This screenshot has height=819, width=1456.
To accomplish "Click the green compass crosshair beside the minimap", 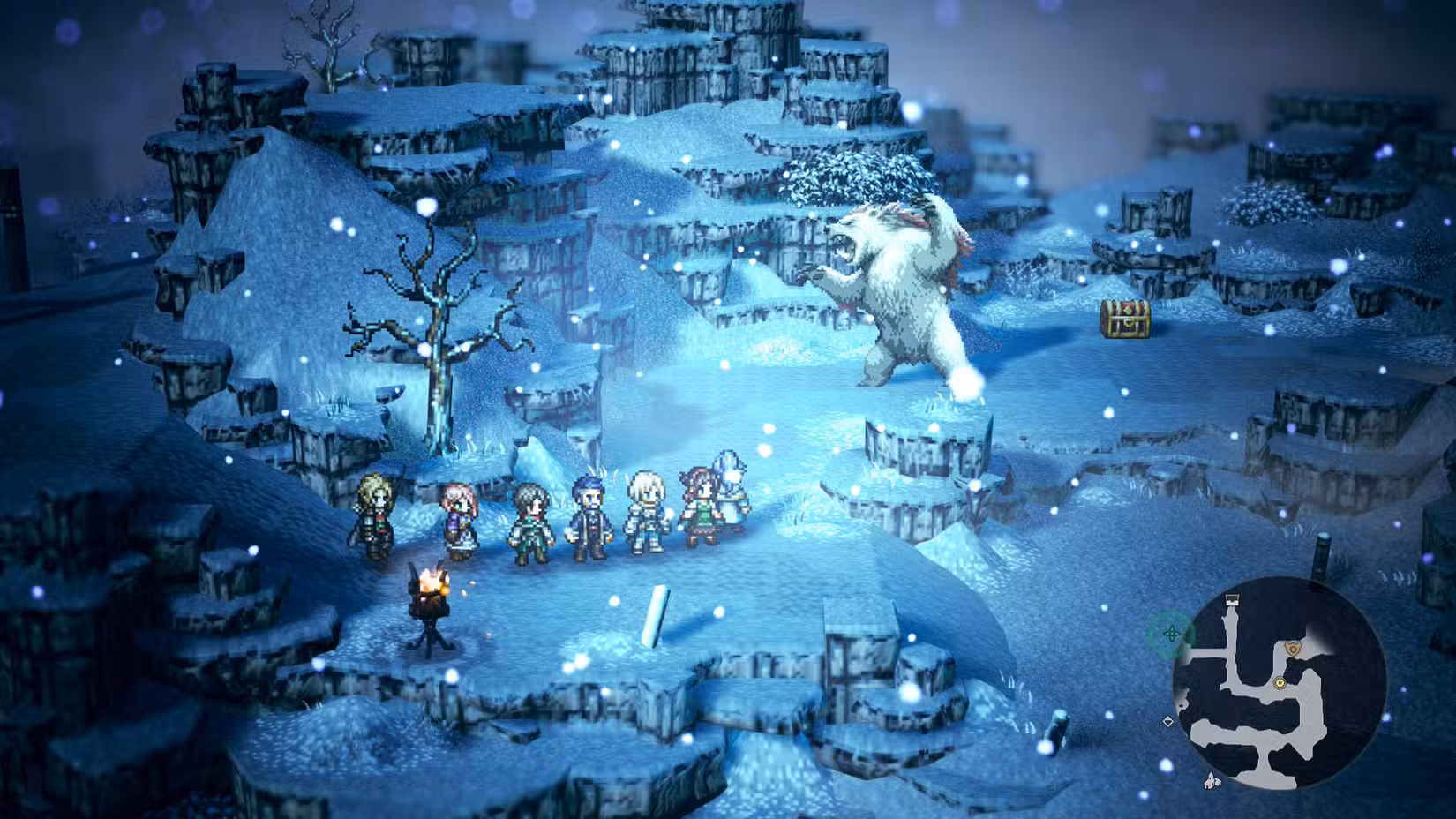I will (1172, 632).
